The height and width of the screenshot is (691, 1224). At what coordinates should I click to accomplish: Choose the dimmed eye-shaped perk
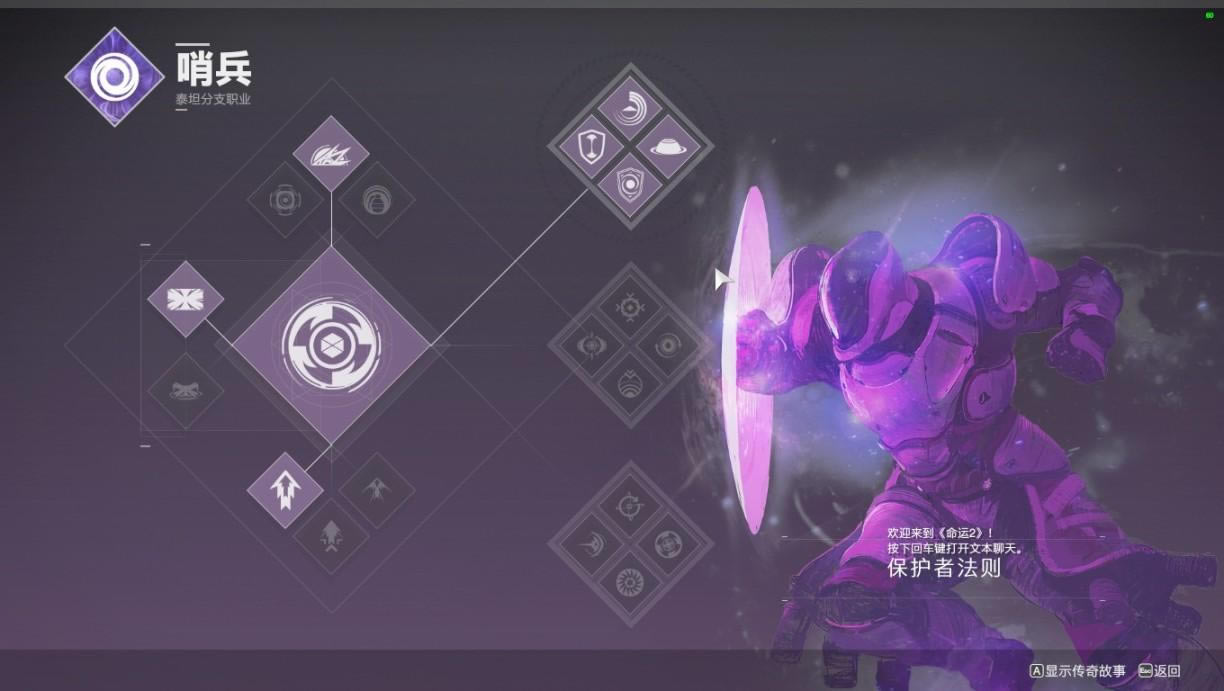(x=592, y=346)
